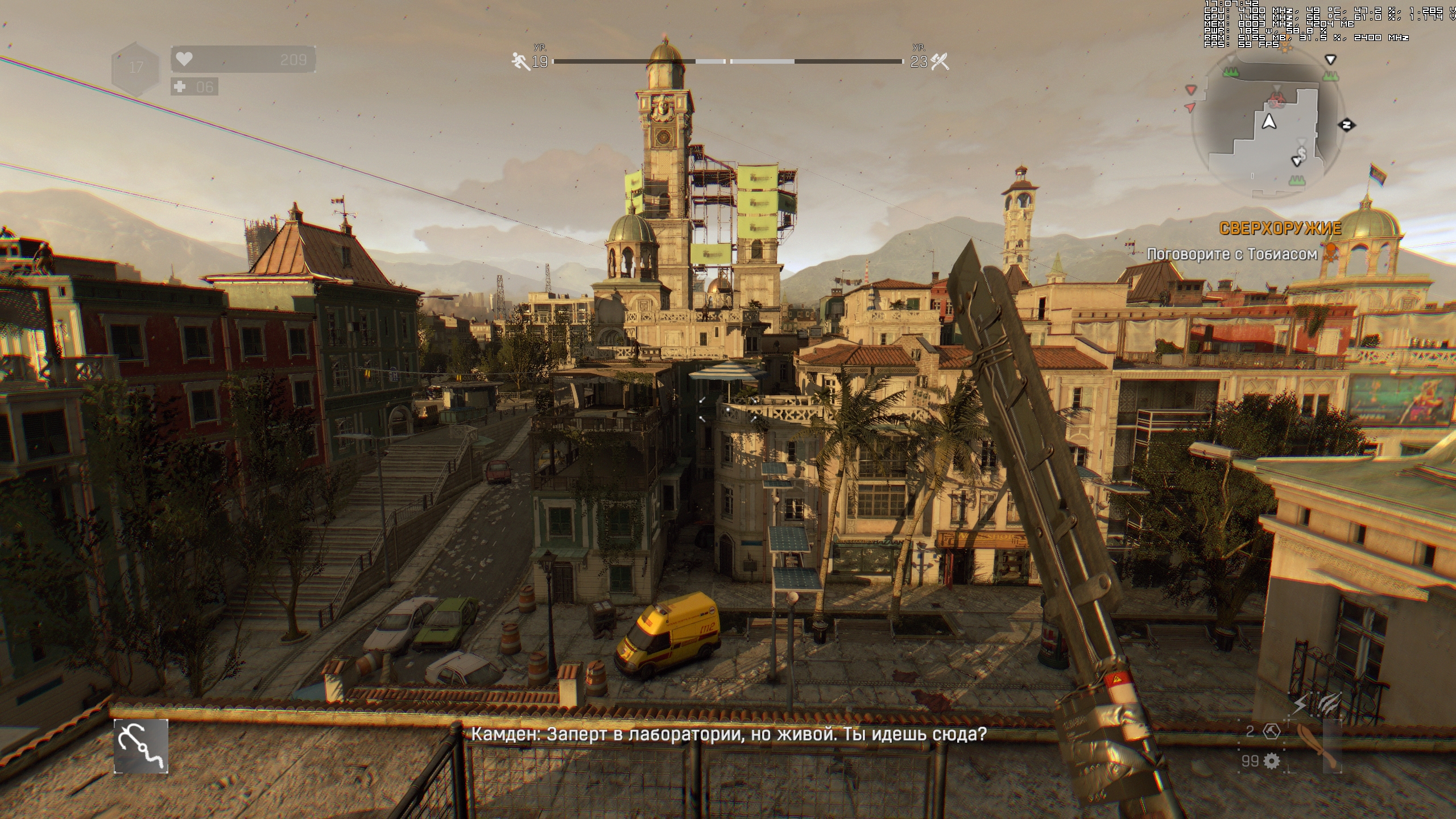Click the circular minimap
Screen dimensions: 1456x819
pyautogui.click(x=1268, y=125)
